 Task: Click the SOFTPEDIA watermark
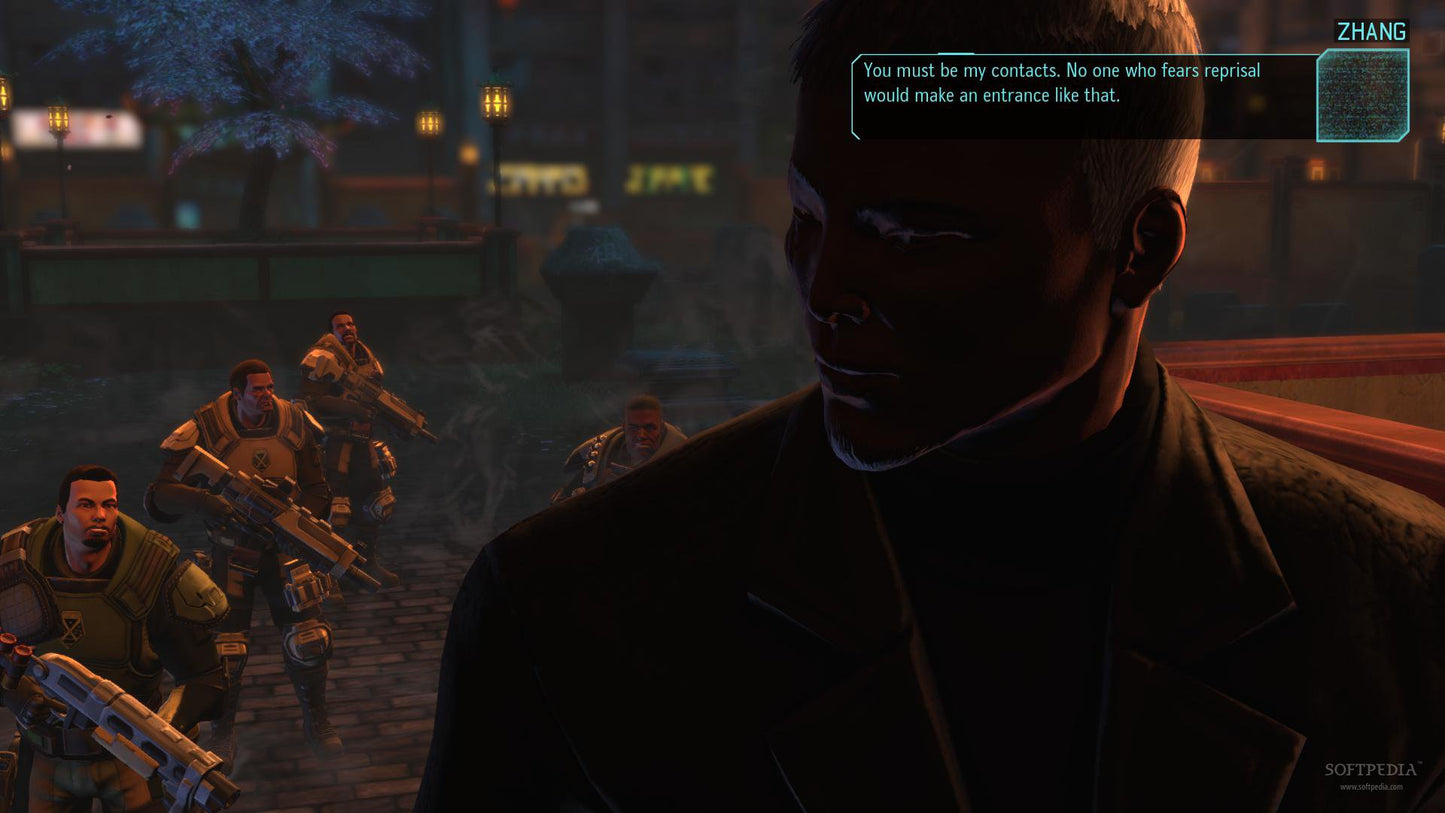click(1373, 770)
